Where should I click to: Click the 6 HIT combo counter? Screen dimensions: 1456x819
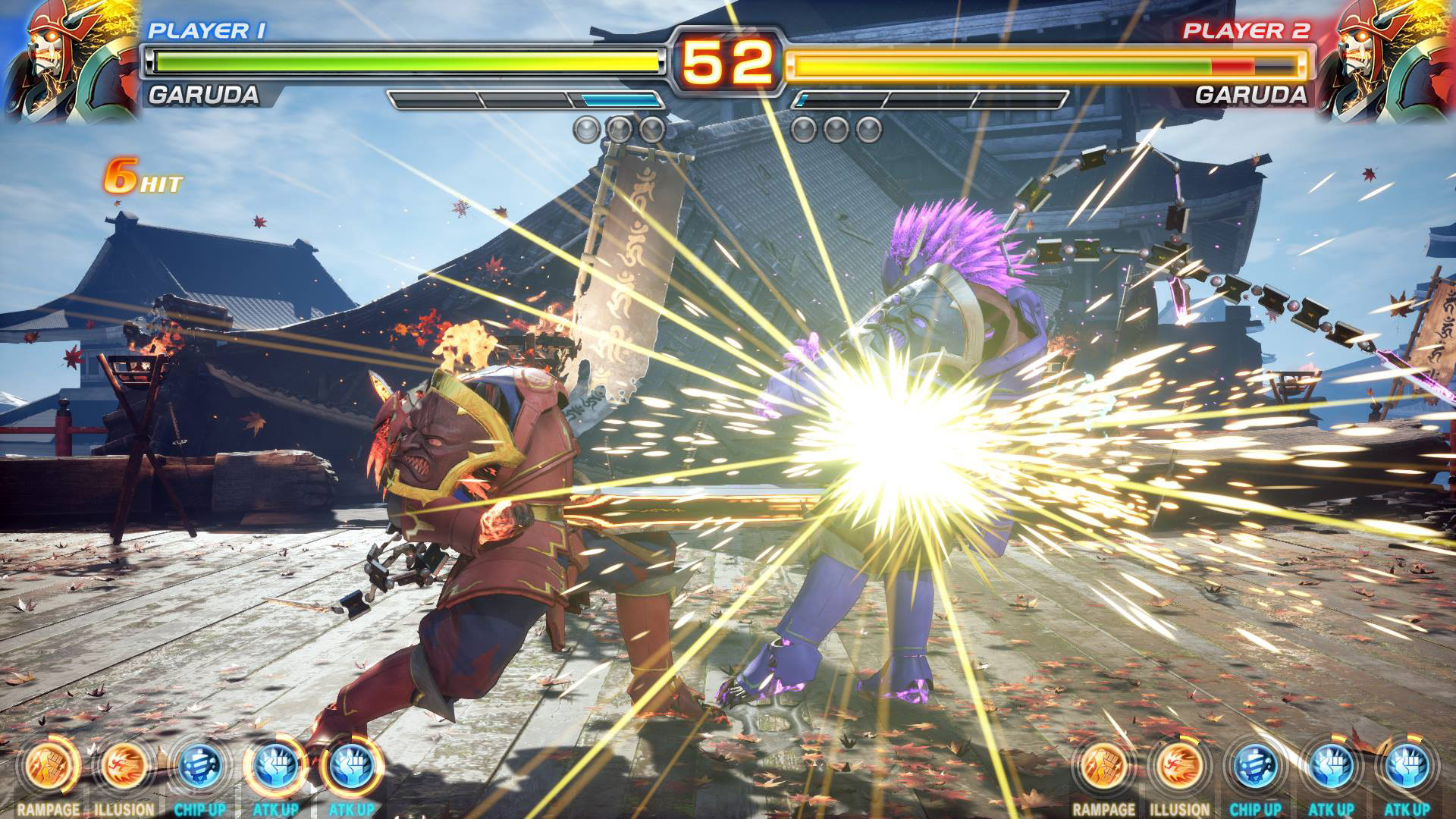143,179
